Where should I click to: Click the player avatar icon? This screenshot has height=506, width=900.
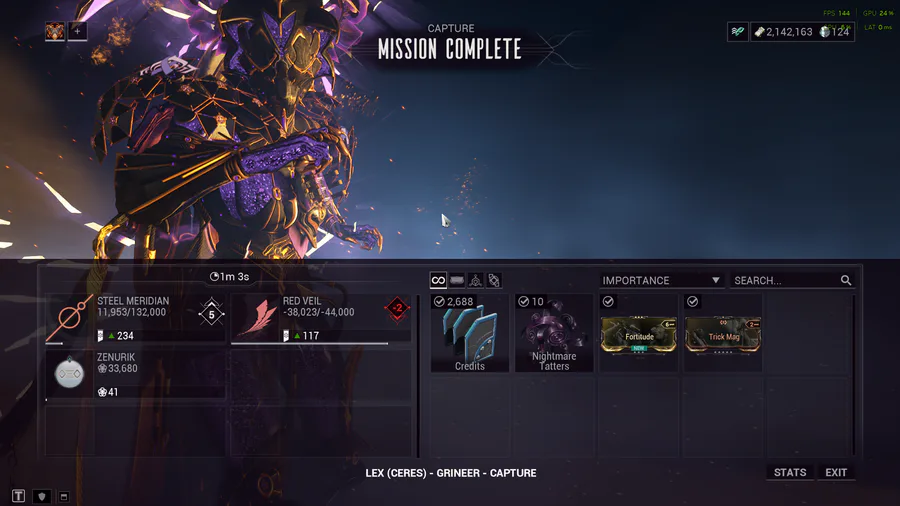click(55, 31)
